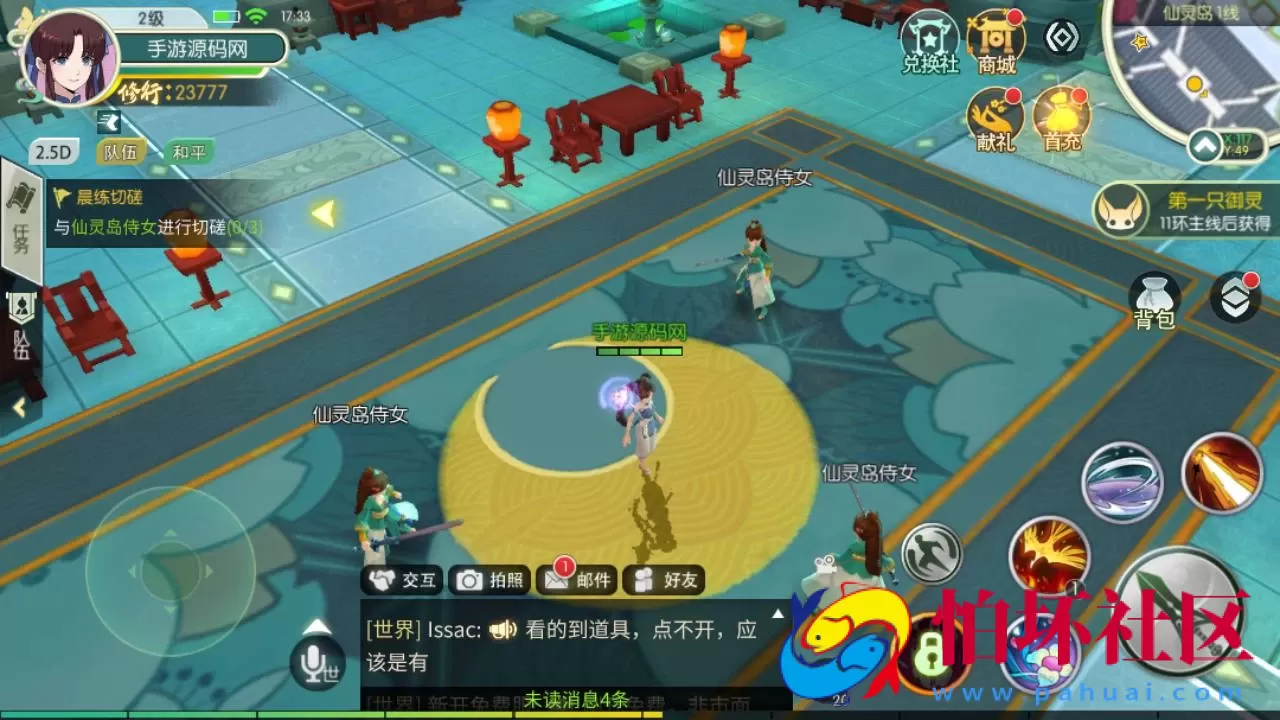Expand the minimap coordinates chevron

coord(1204,143)
